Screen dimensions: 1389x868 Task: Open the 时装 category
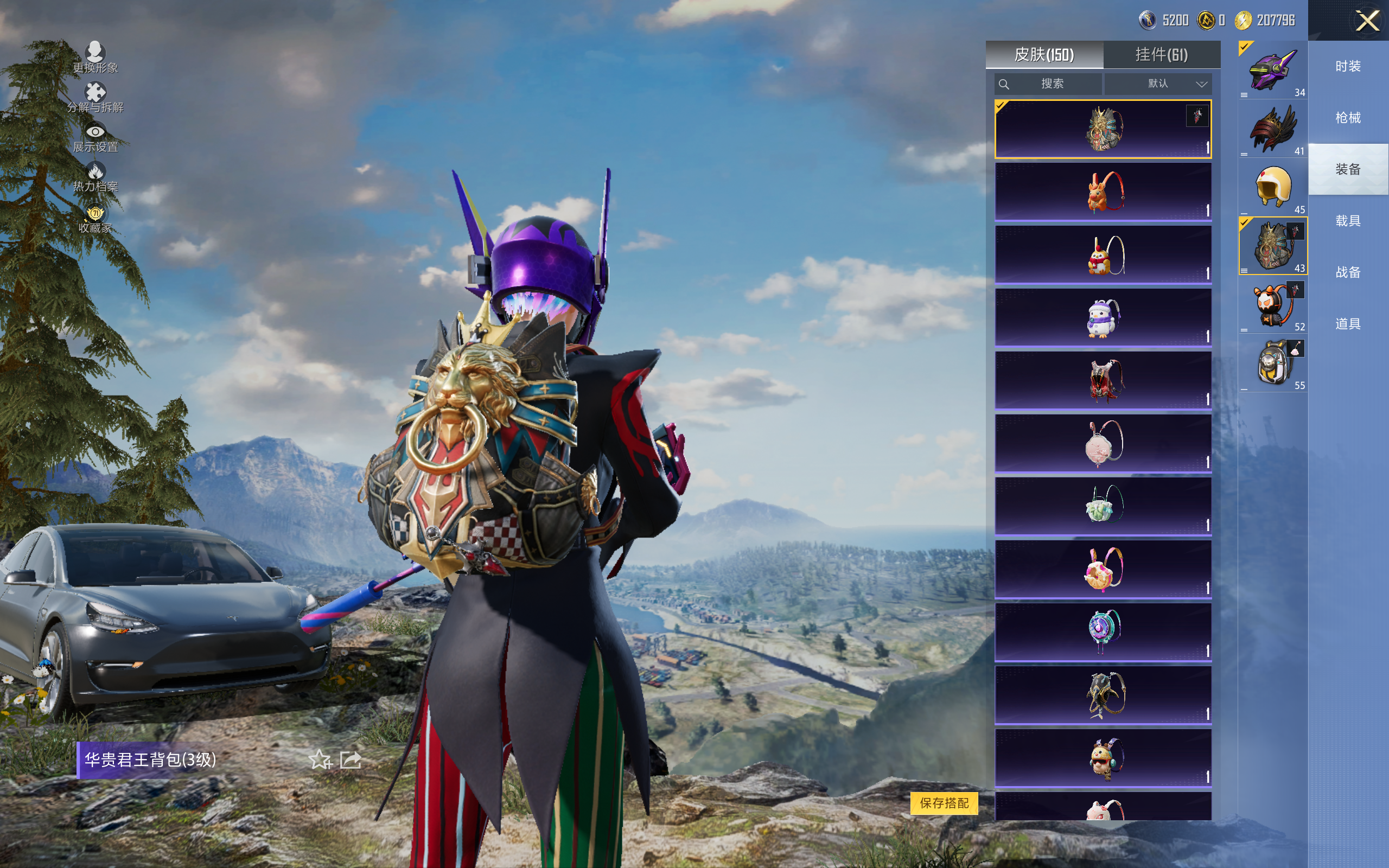1348,67
